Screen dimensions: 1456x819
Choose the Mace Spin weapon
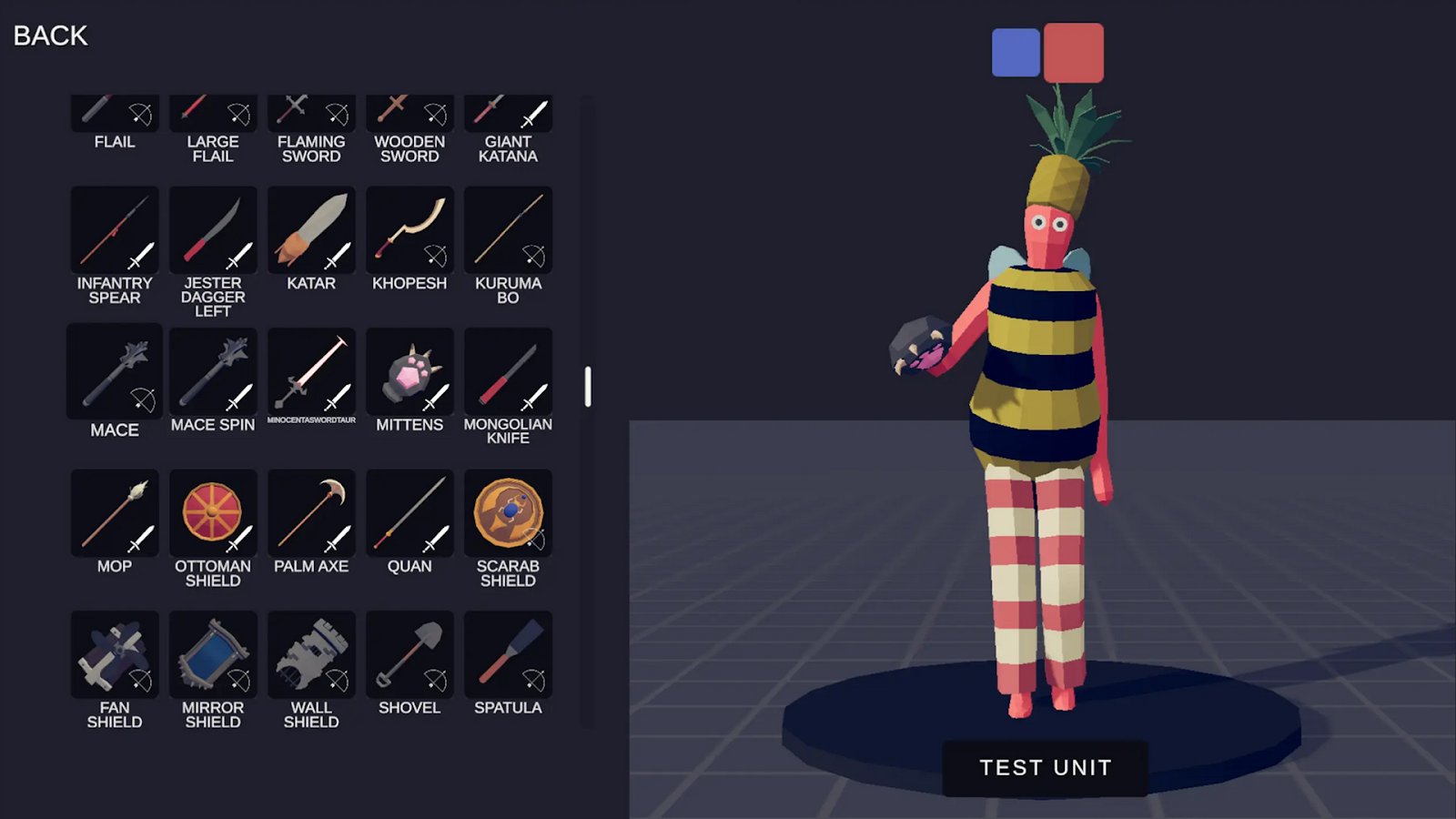click(212, 370)
